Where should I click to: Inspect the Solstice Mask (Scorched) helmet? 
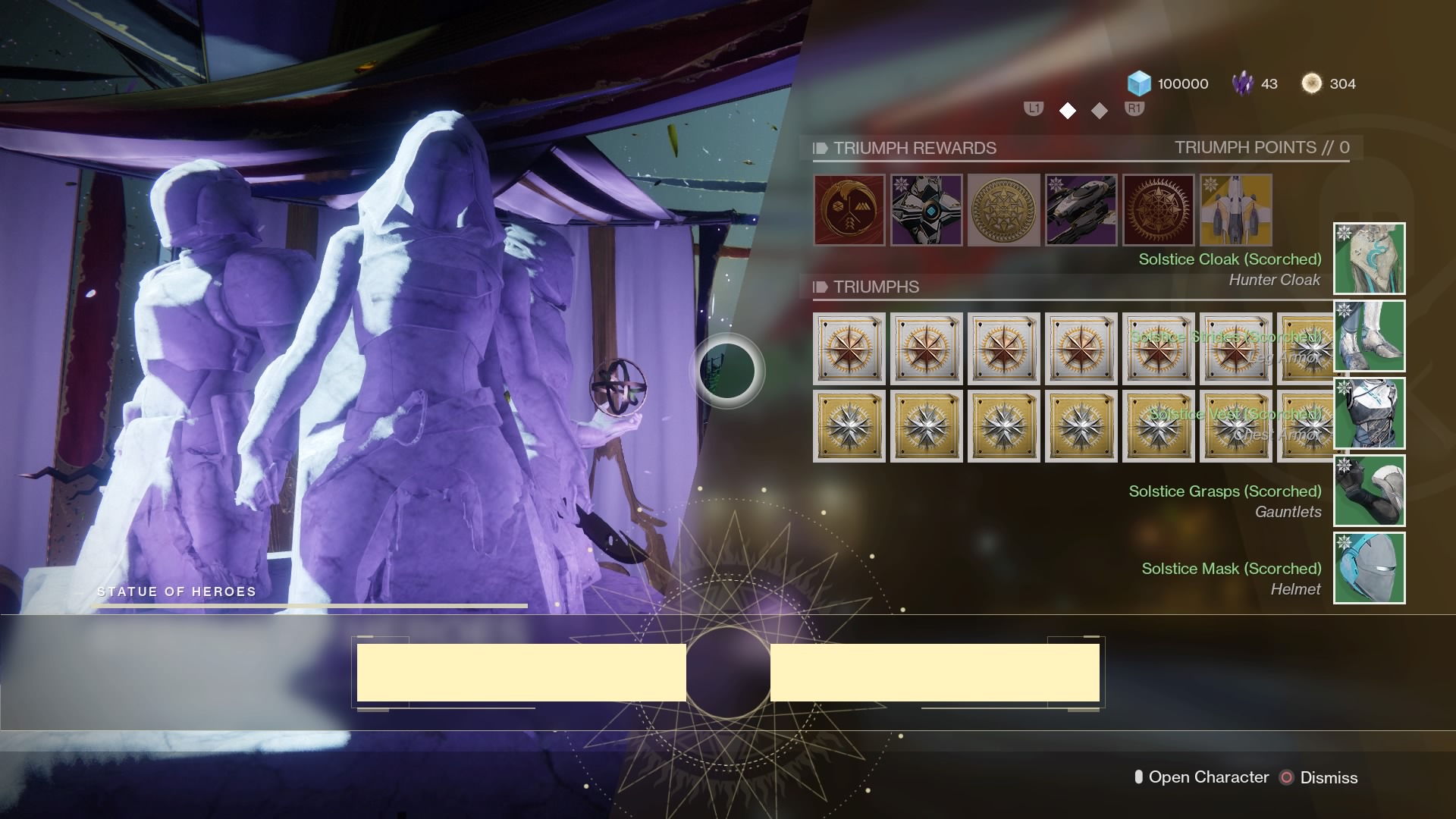1370,568
